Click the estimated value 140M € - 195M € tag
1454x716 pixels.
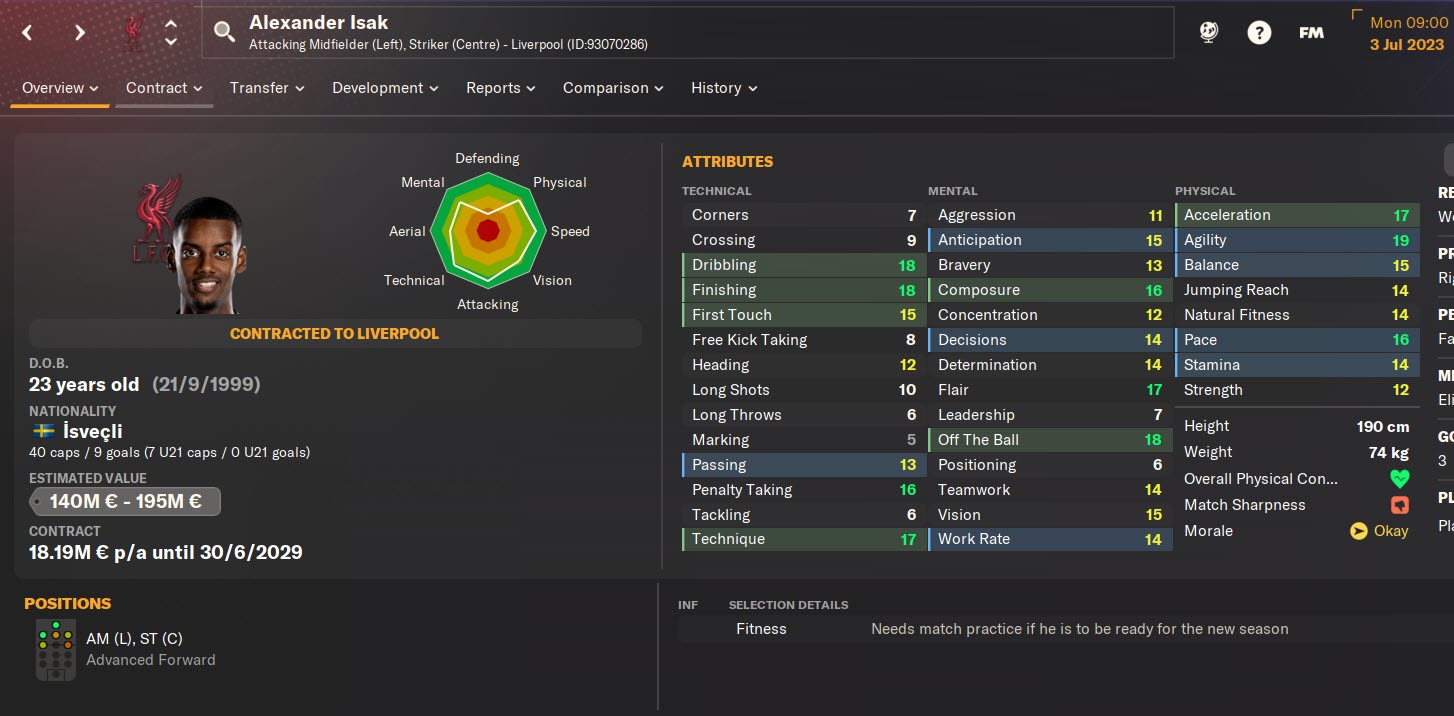pyautogui.click(x=125, y=502)
